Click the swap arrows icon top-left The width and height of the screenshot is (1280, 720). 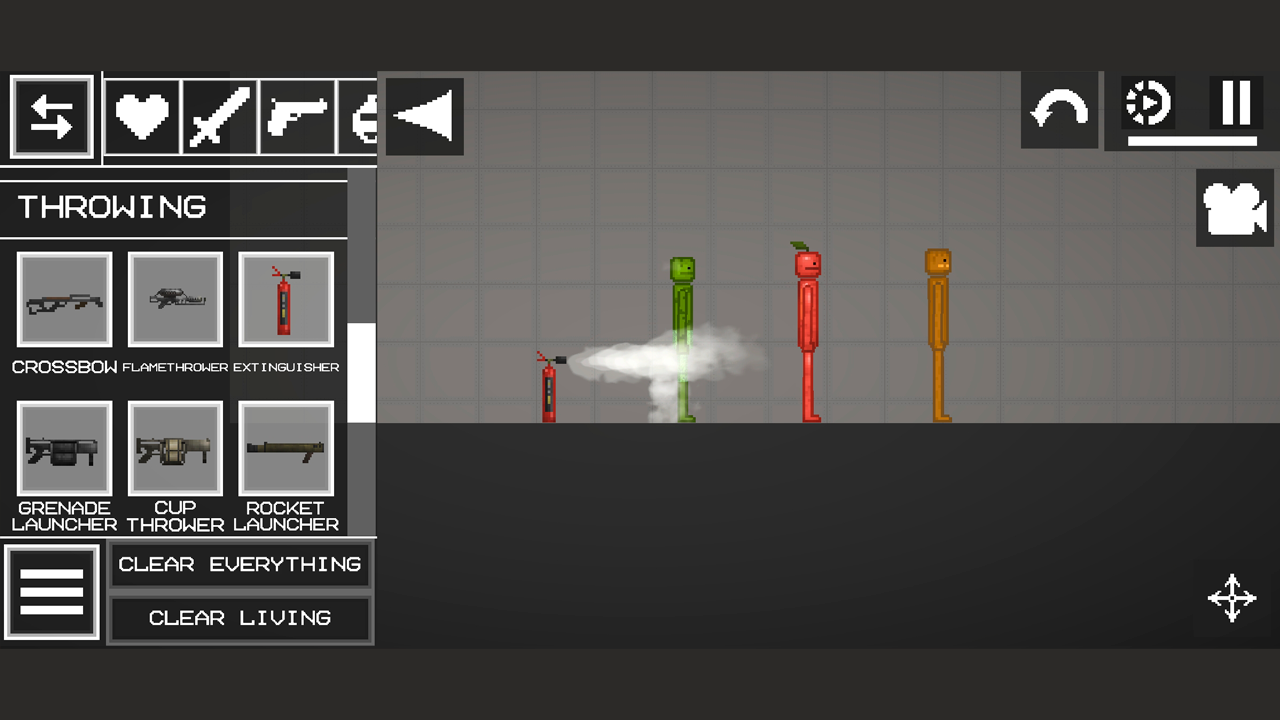51,116
